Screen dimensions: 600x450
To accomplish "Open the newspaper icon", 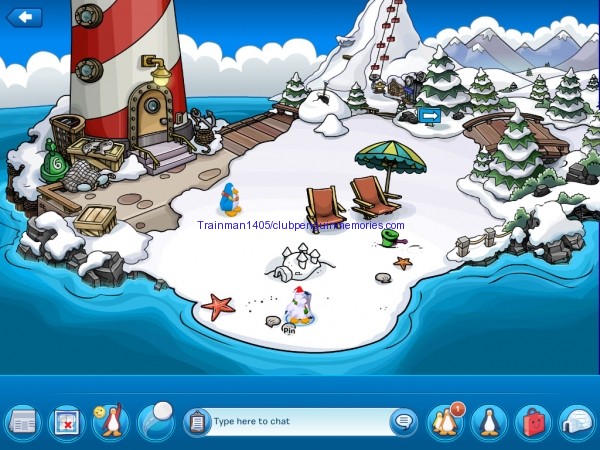I will (x=21, y=421).
